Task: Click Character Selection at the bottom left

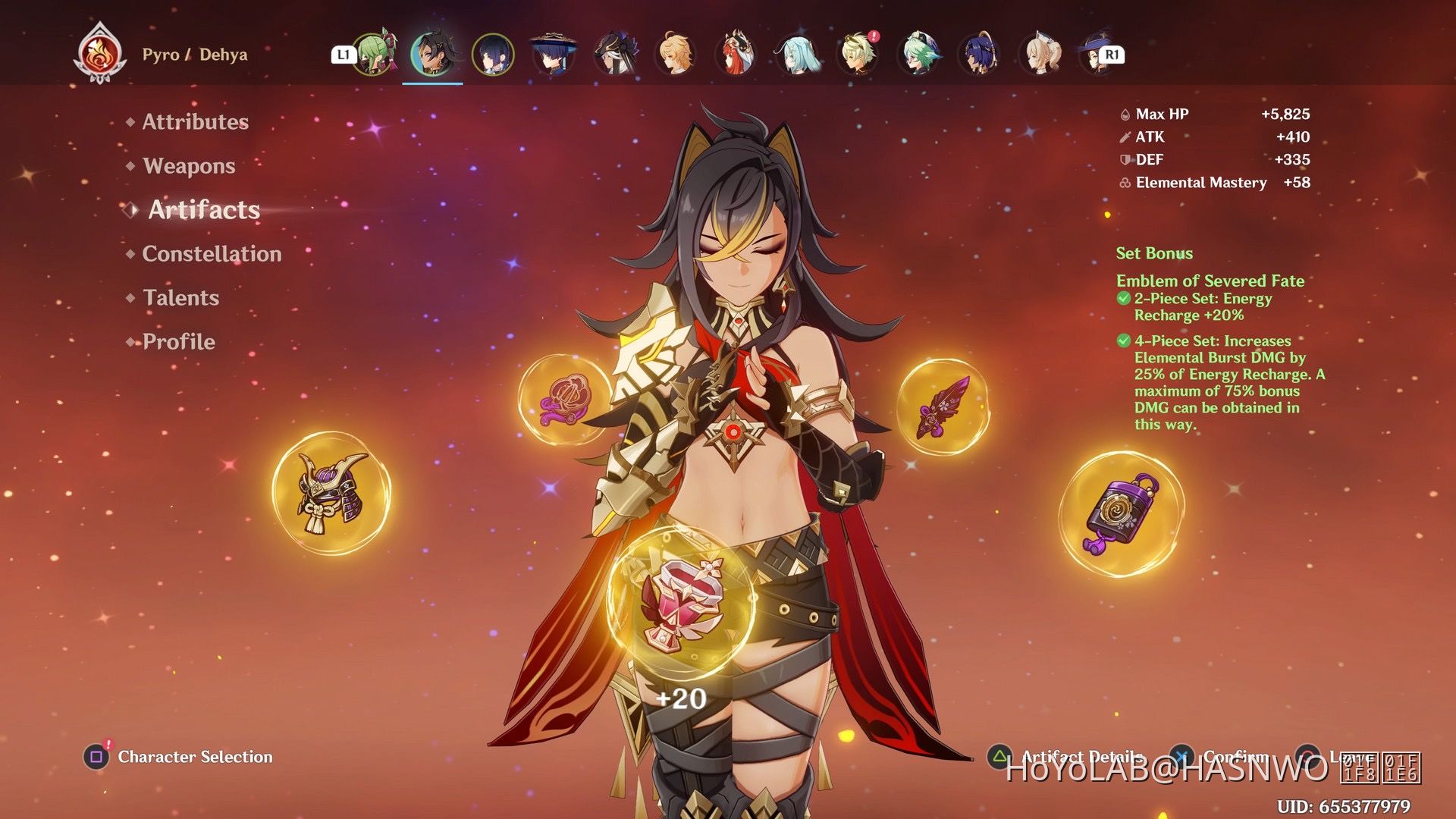Action: pos(193,757)
